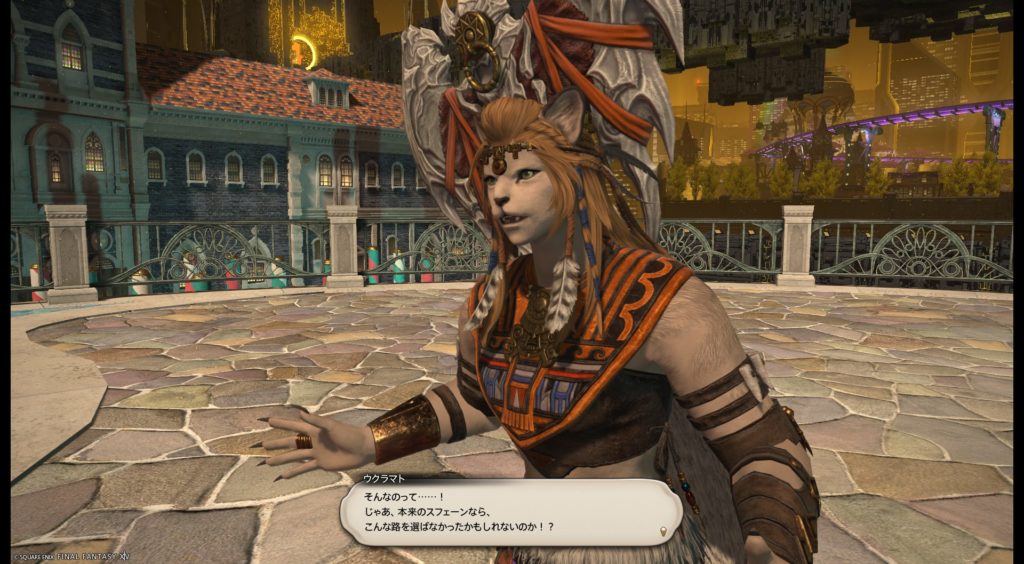The width and height of the screenshot is (1024, 564).
Task: Click ウクラマト's dialogue box to continue
Action: coord(510,512)
